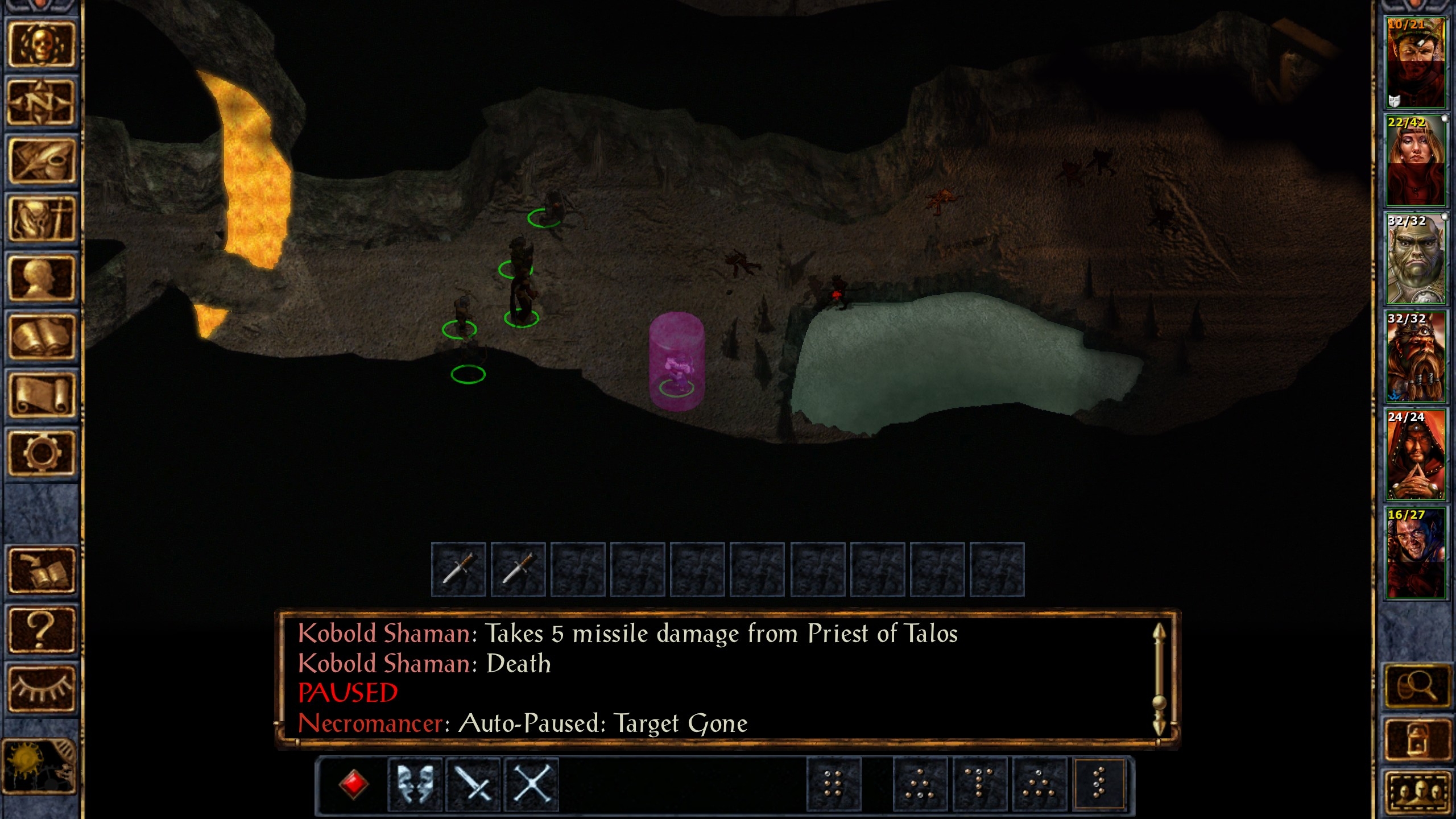Viewport: 1456px width, 819px height.
Task: Click the question mark help button
Action: [x=41, y=630]
